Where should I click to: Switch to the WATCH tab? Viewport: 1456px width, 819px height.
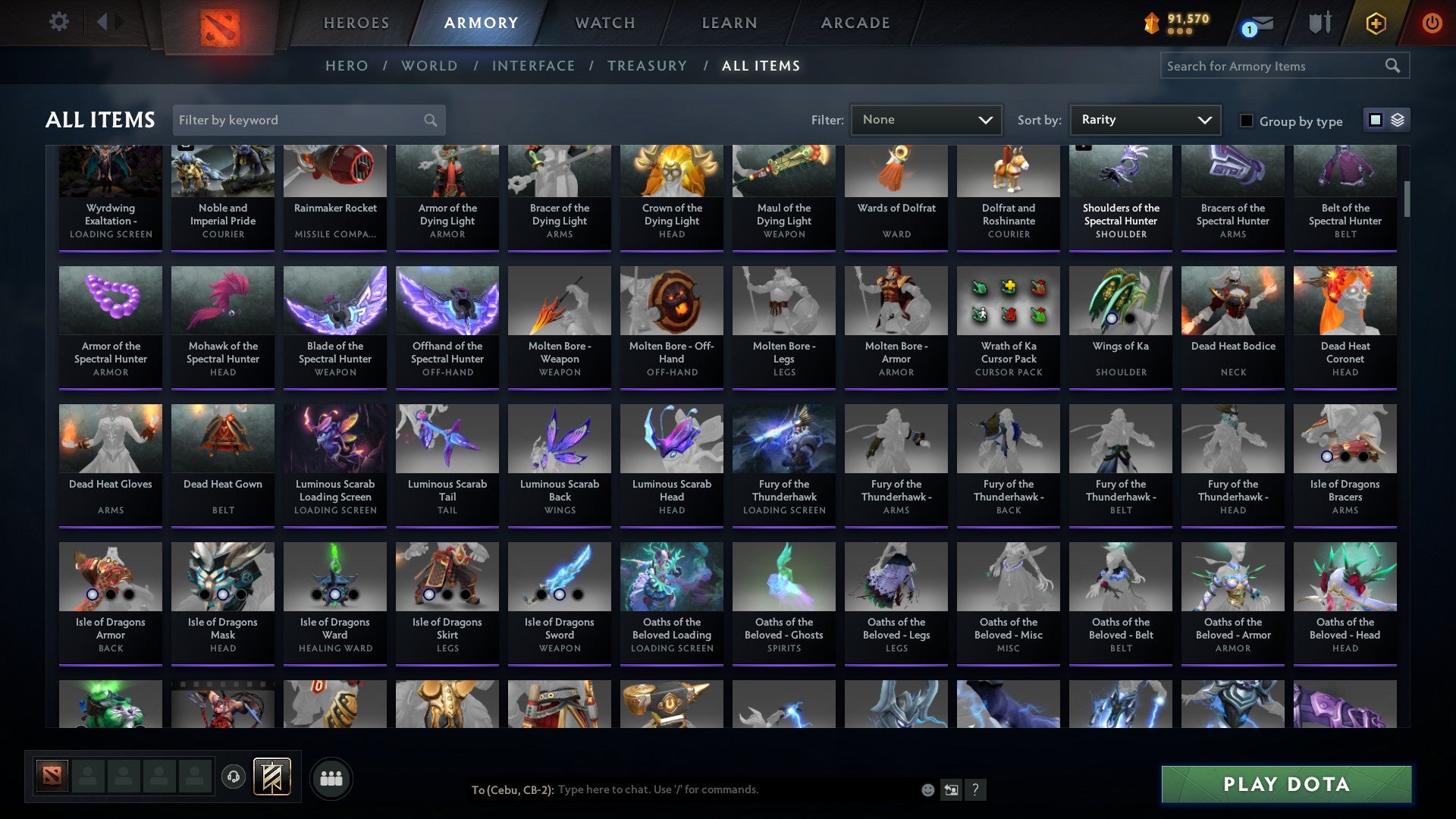point(604,23)
